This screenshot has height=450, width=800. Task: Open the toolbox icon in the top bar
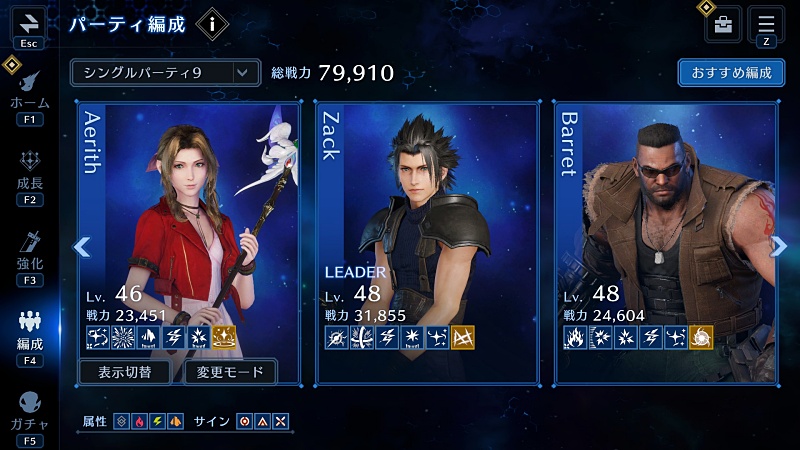point(723,25)
